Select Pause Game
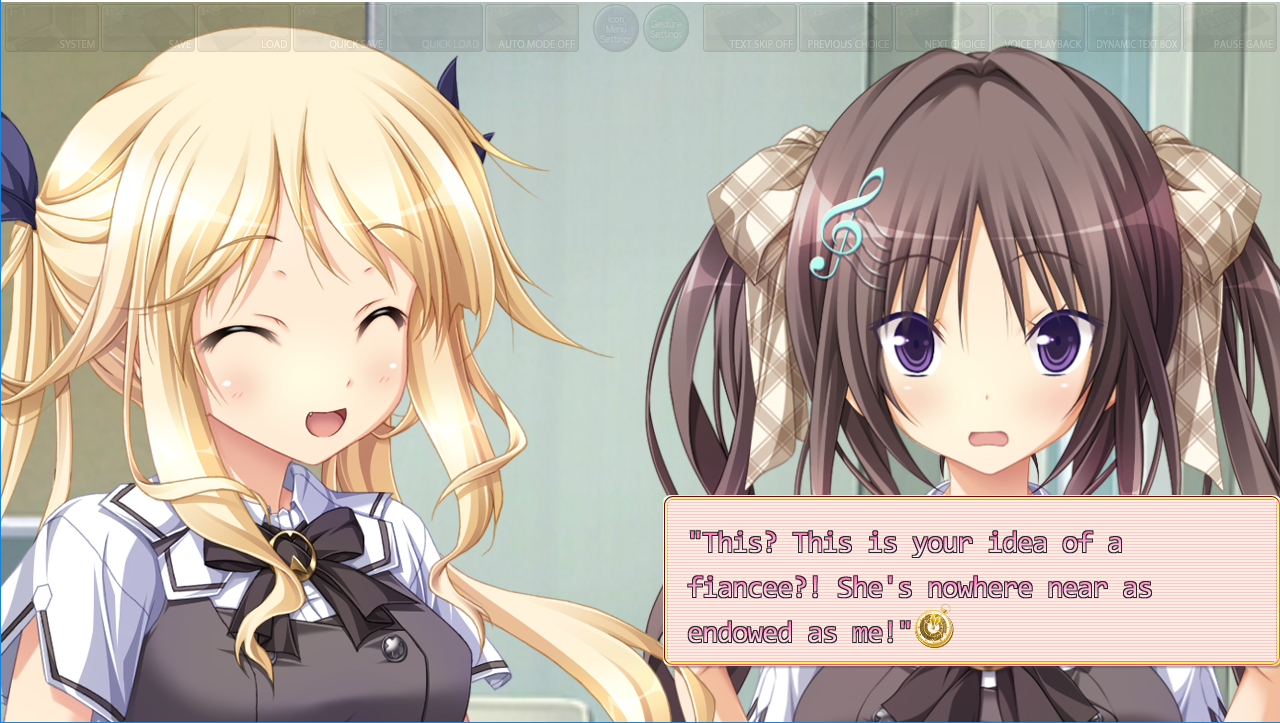The image size is (1280, 723). 1230,28
